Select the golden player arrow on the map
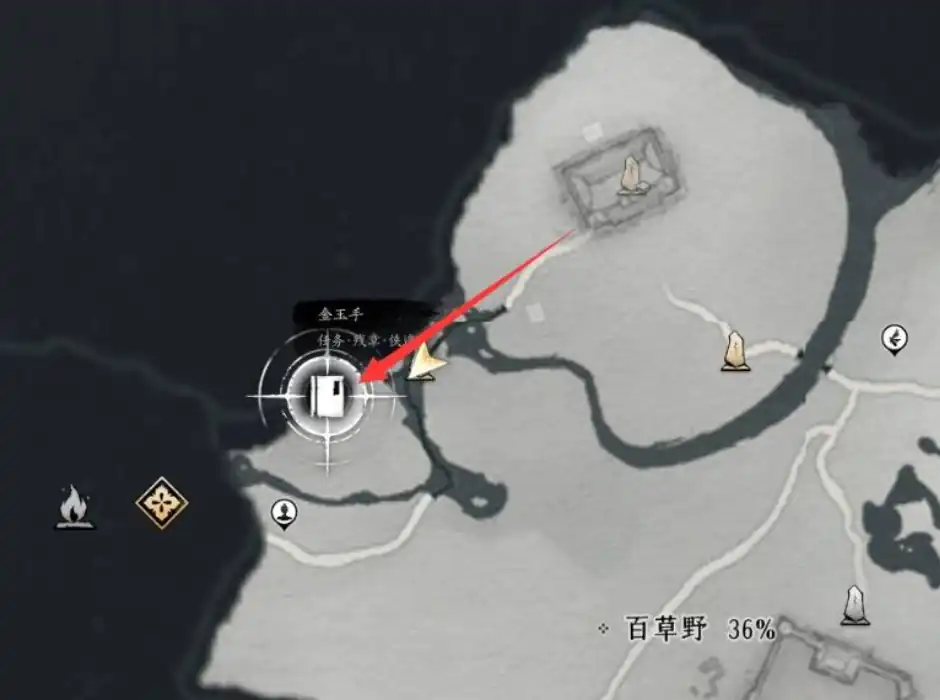The width and height of the screenshot is (940, 700). 427,364
